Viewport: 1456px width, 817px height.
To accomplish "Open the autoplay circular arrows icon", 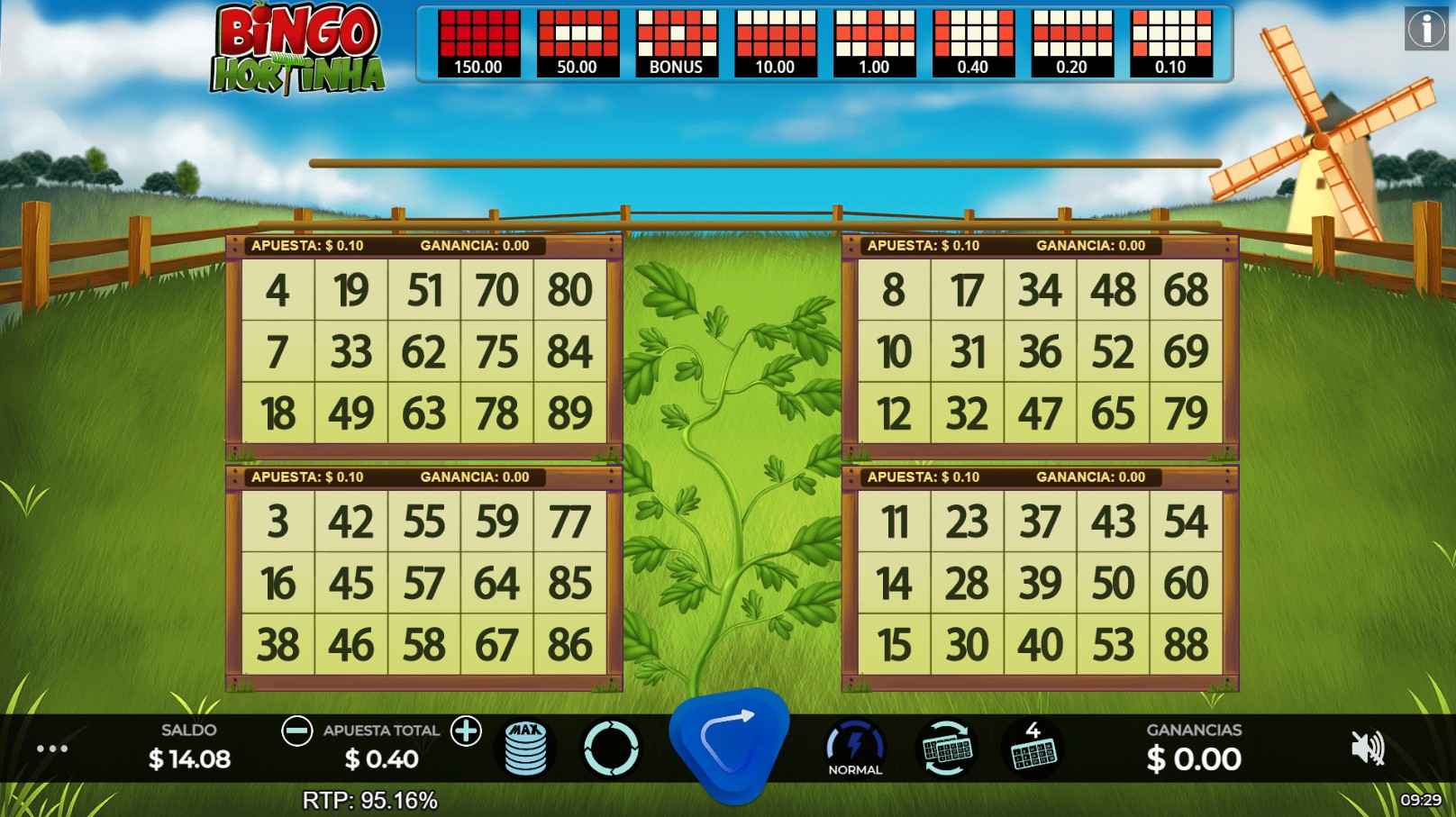I will click(x=612, y=749).
